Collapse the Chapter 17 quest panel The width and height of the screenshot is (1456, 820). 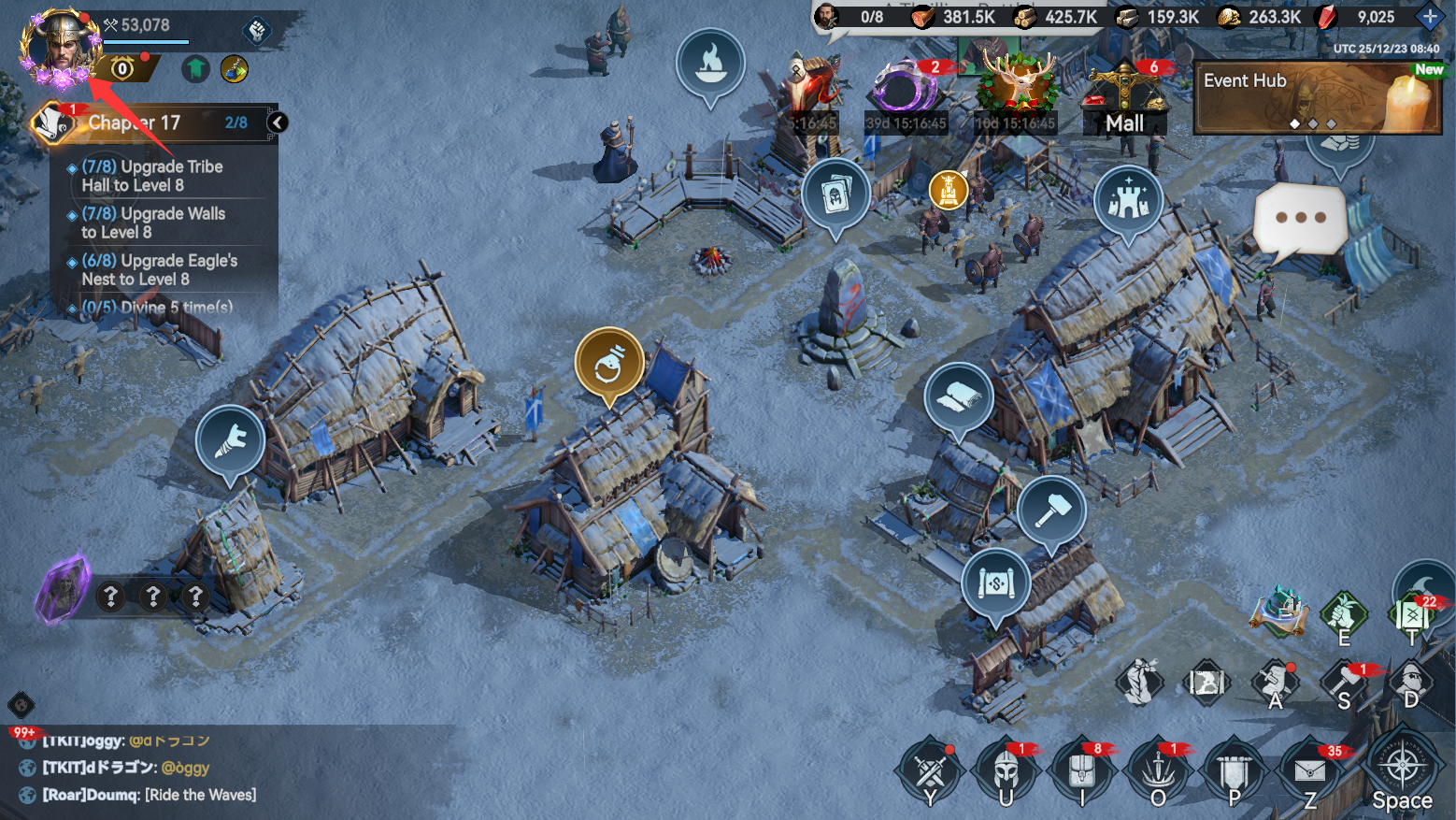click(278, 122)
